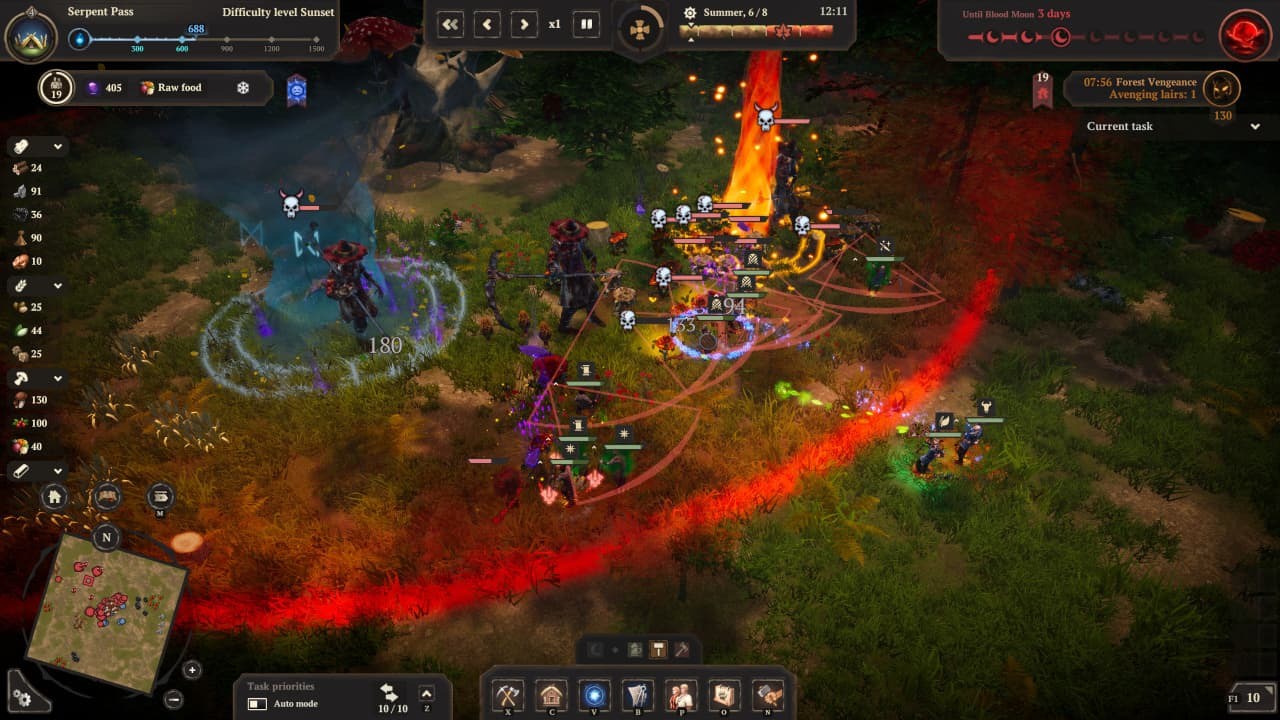Open the blue orb incantations menu (V)

(595, 695)
